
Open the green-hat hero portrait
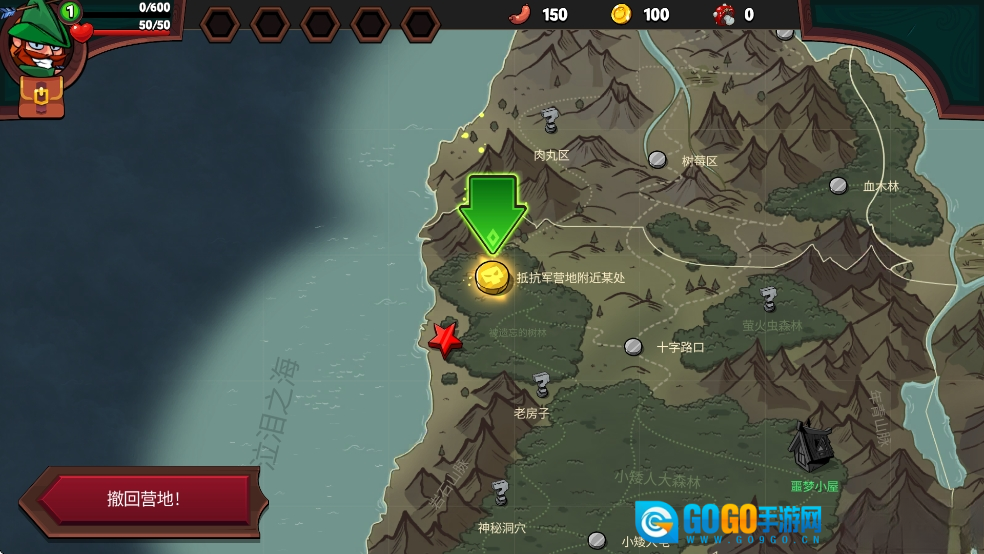[x=36, y=41]
